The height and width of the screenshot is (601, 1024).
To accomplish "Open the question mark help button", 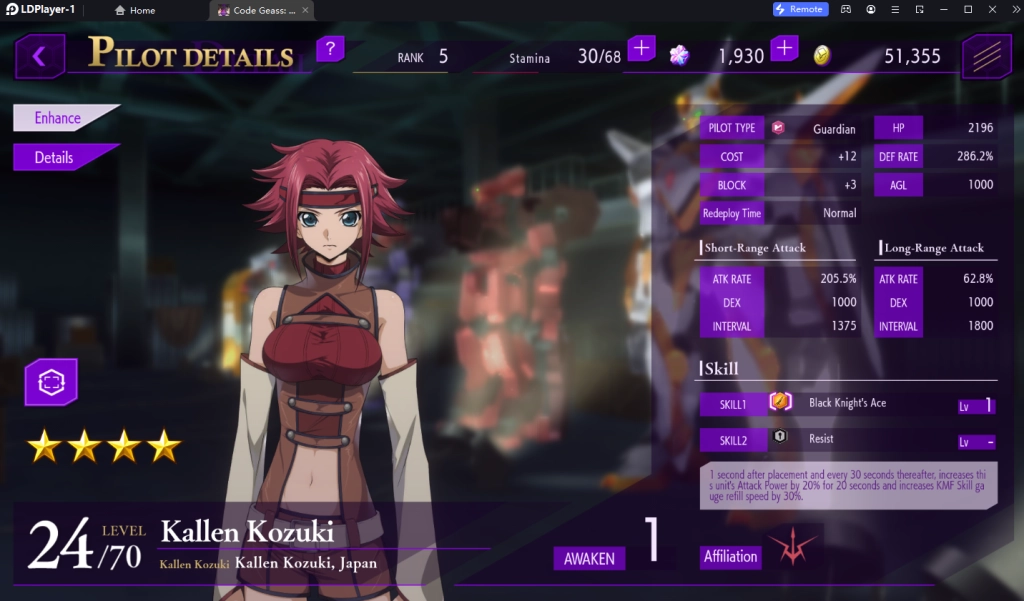I will click(x=330, y=48).
